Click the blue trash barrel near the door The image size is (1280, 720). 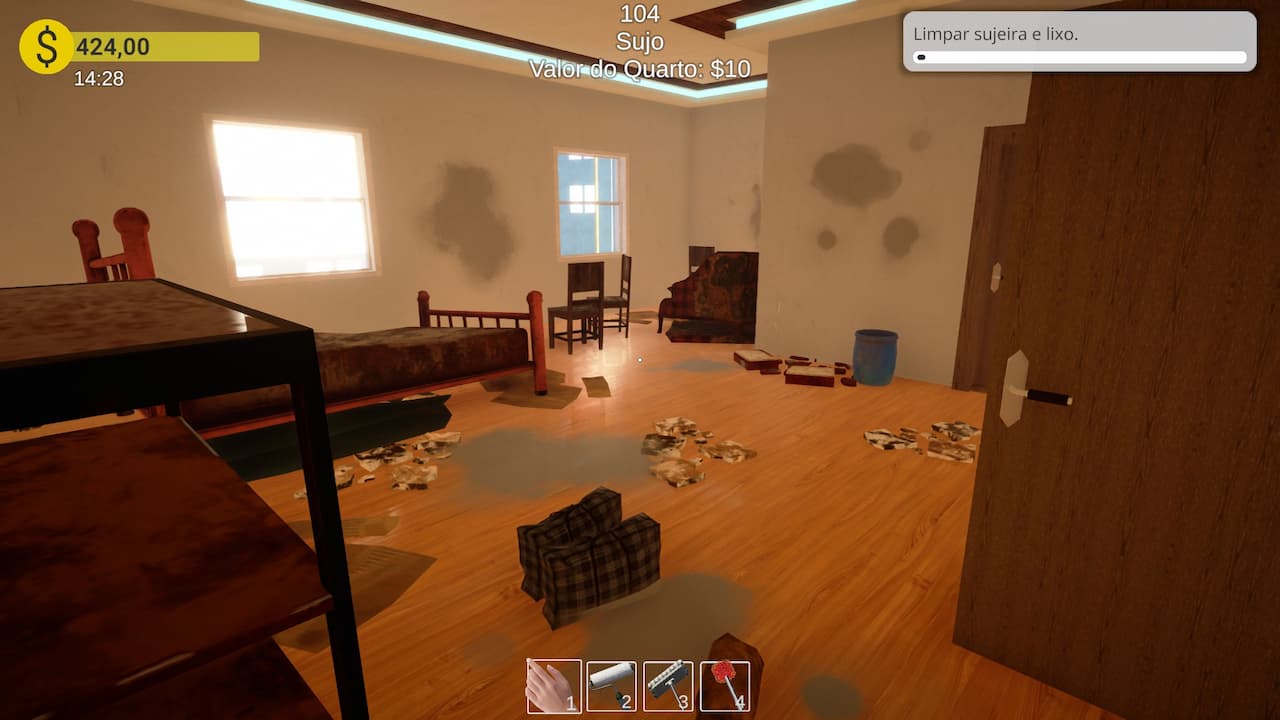(874, 355)
